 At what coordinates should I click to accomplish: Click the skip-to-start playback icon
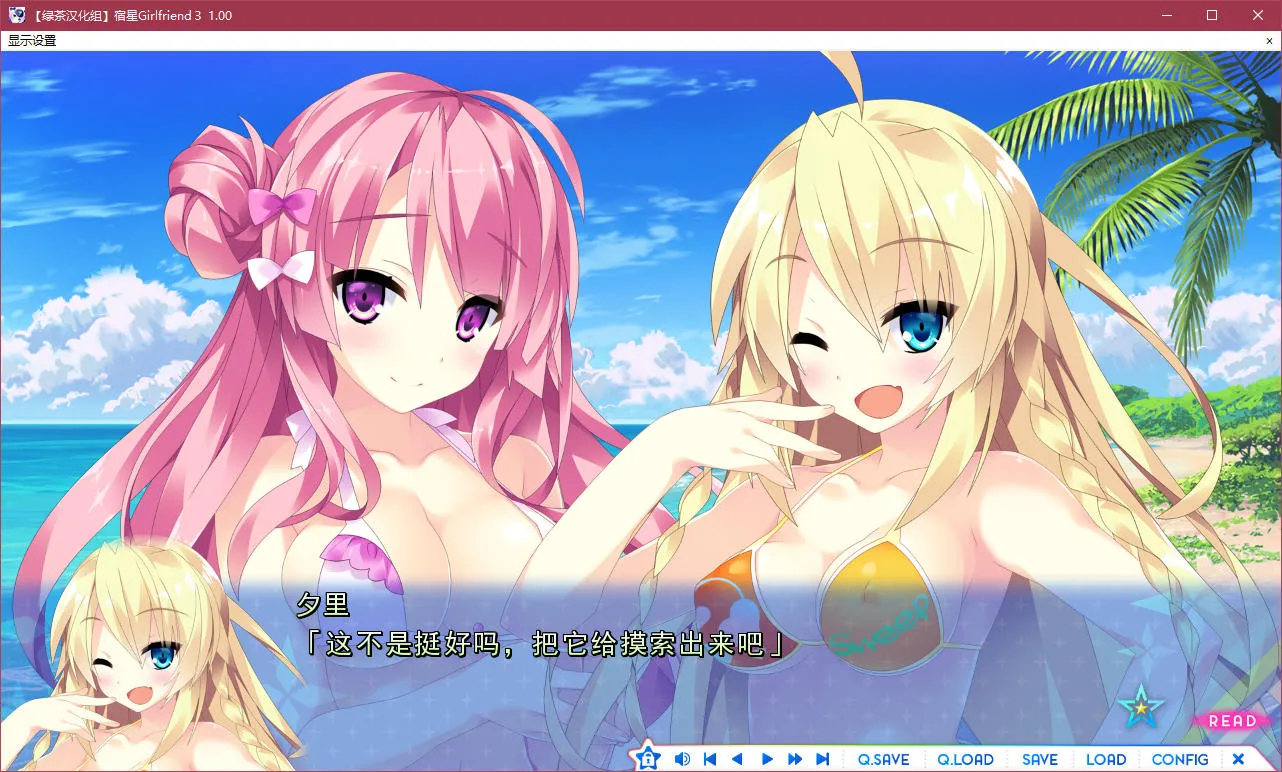tap(709, 759)
